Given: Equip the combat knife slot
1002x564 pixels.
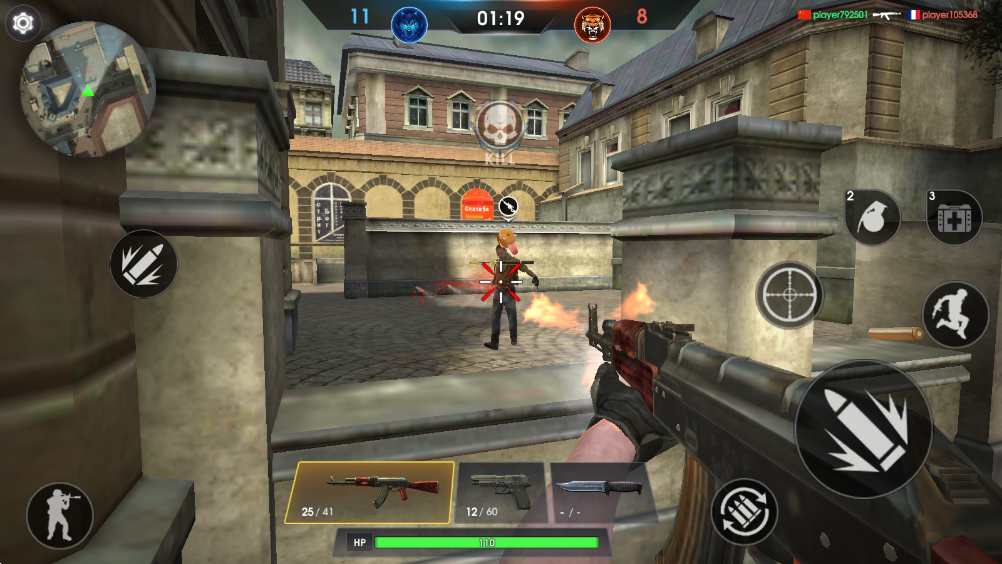Looking at the screenshot, I should tap(598, 492).
